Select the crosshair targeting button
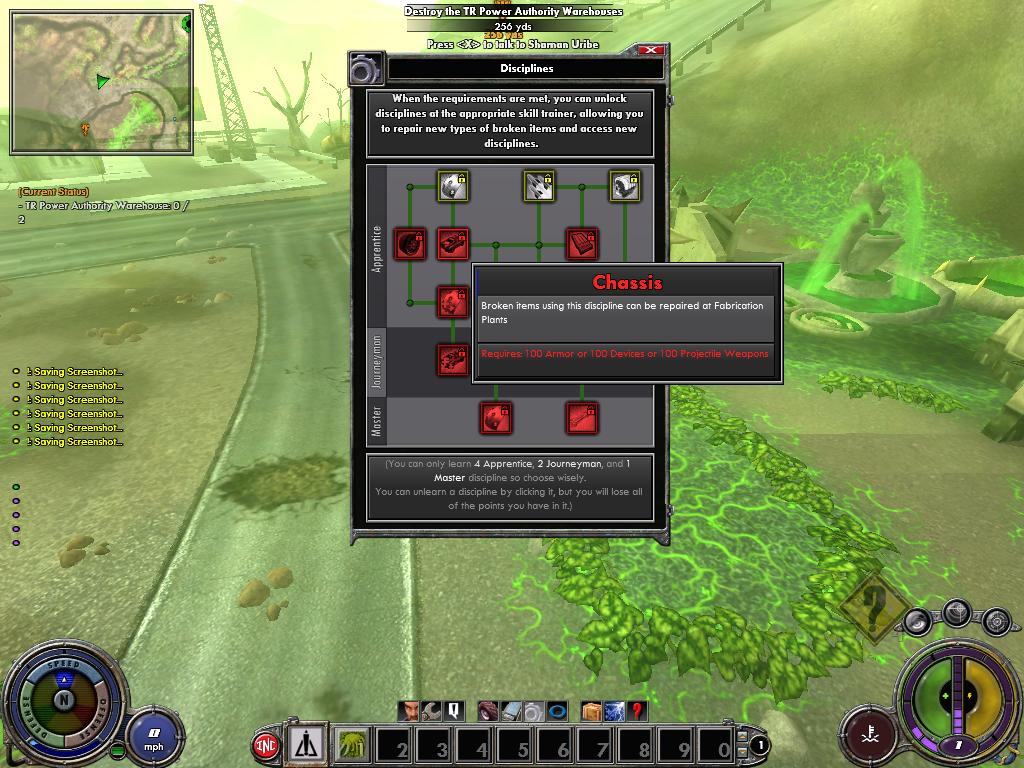The height and width of the screenshot is (768, 1024). [957, 611]
